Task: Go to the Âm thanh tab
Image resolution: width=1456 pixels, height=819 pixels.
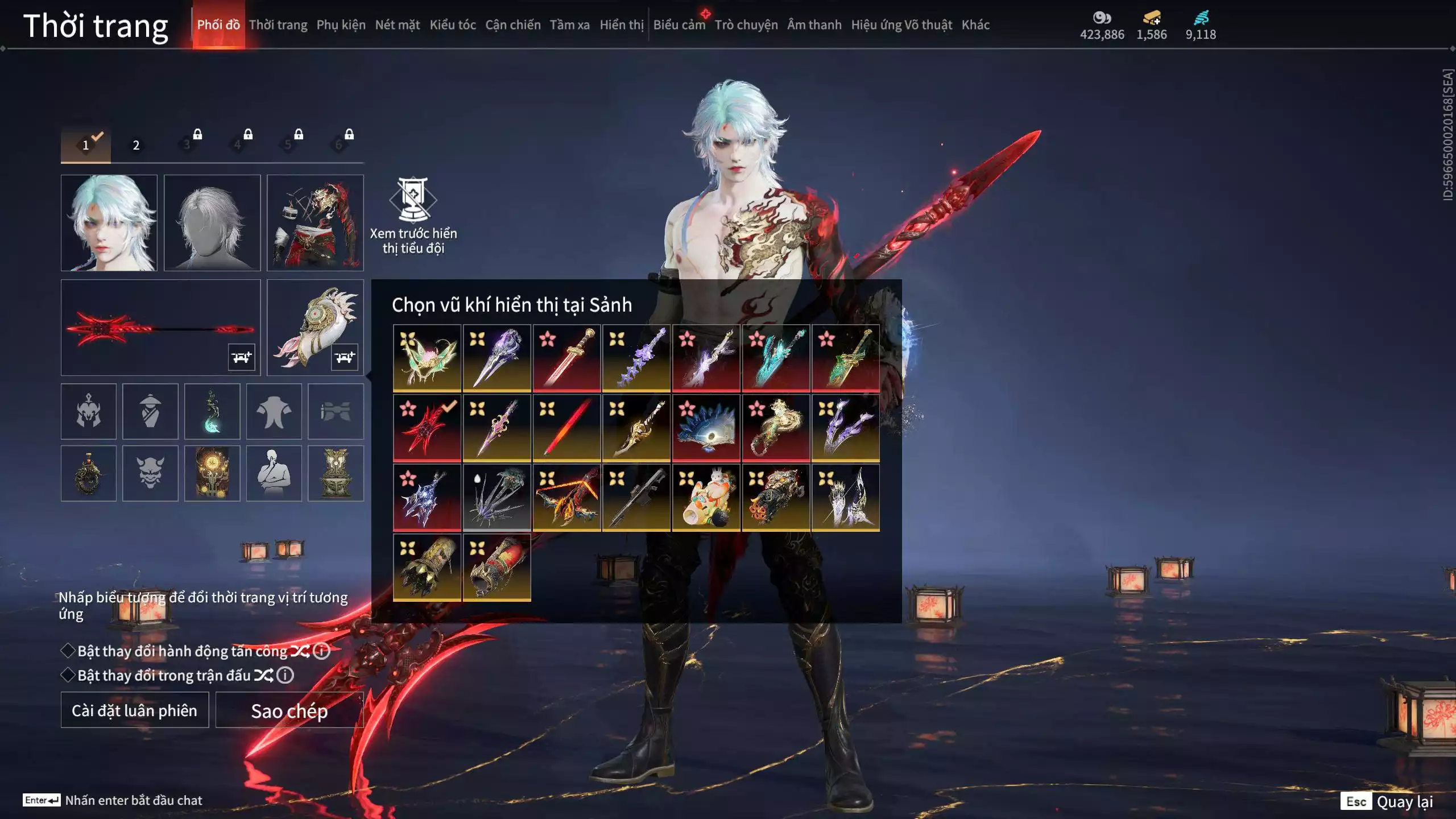Action: click(x=814, y=25)
